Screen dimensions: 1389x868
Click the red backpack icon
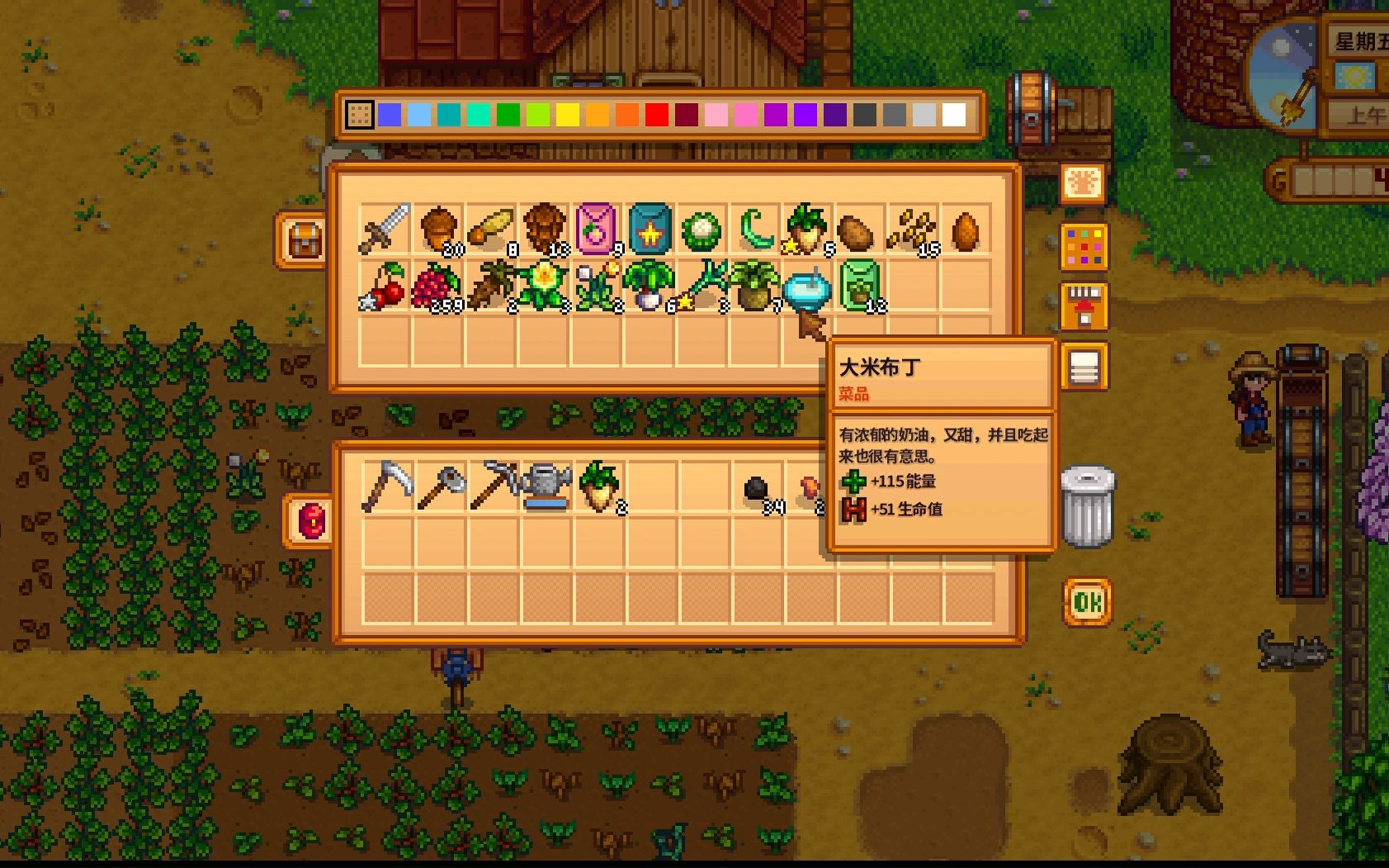[x=311, y=521]
